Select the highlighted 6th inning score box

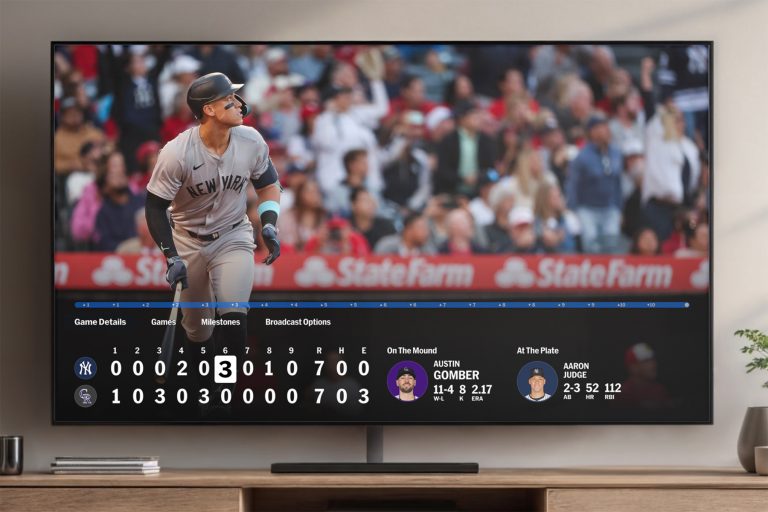point(225,368)
